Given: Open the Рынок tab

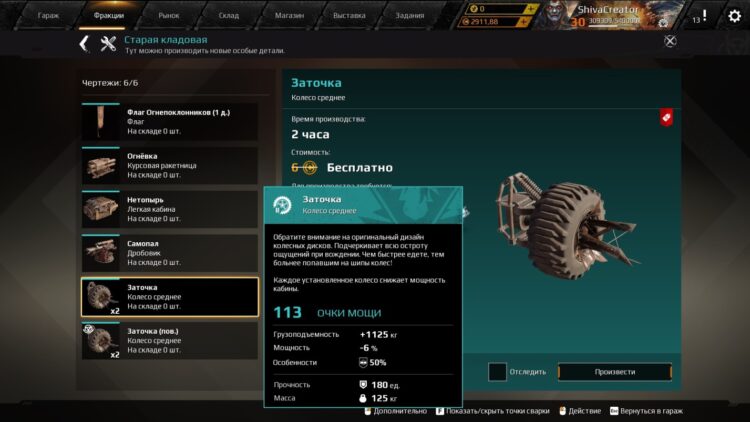Looking at the screenshot, I should (x=169, y=16).
